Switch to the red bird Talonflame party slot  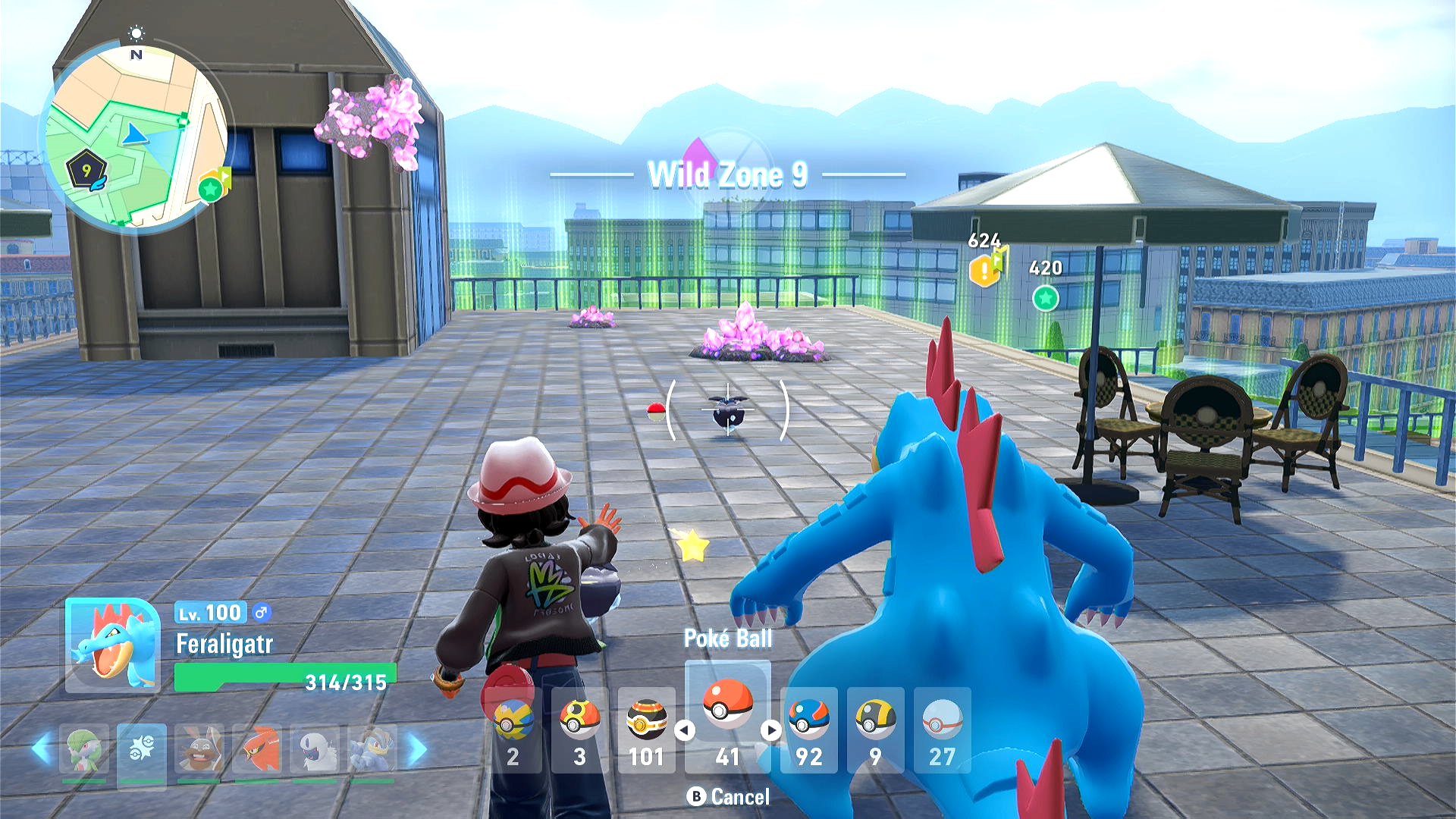[257, 748]
